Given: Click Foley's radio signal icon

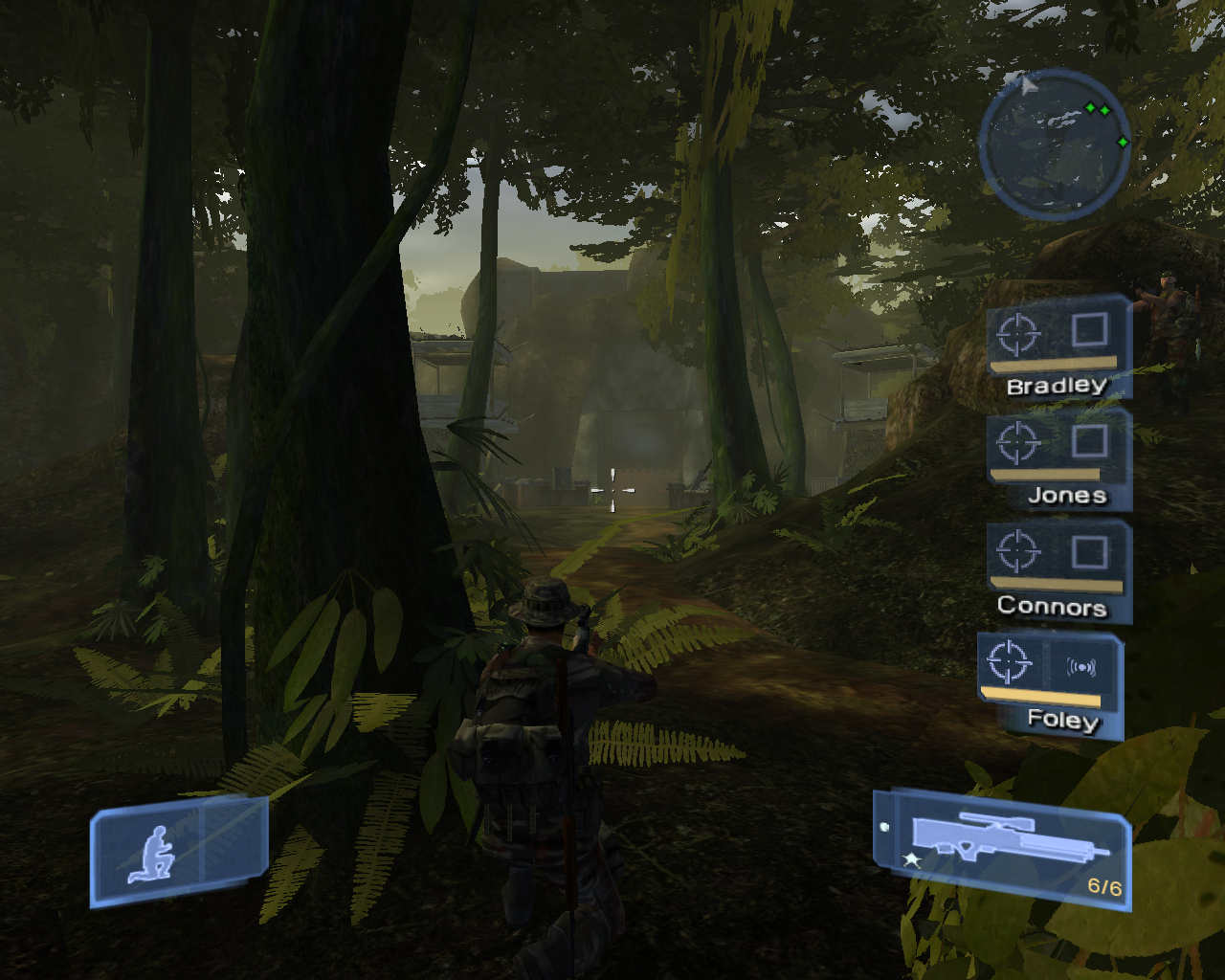Looking at the screenshot, I should [x=1081, y=667].
